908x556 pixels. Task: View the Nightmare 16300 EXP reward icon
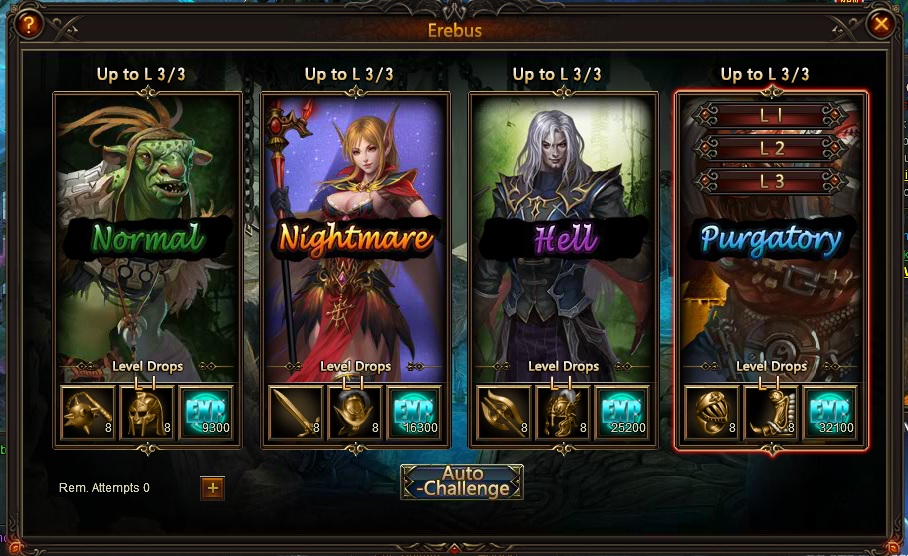tap(415, 413)
